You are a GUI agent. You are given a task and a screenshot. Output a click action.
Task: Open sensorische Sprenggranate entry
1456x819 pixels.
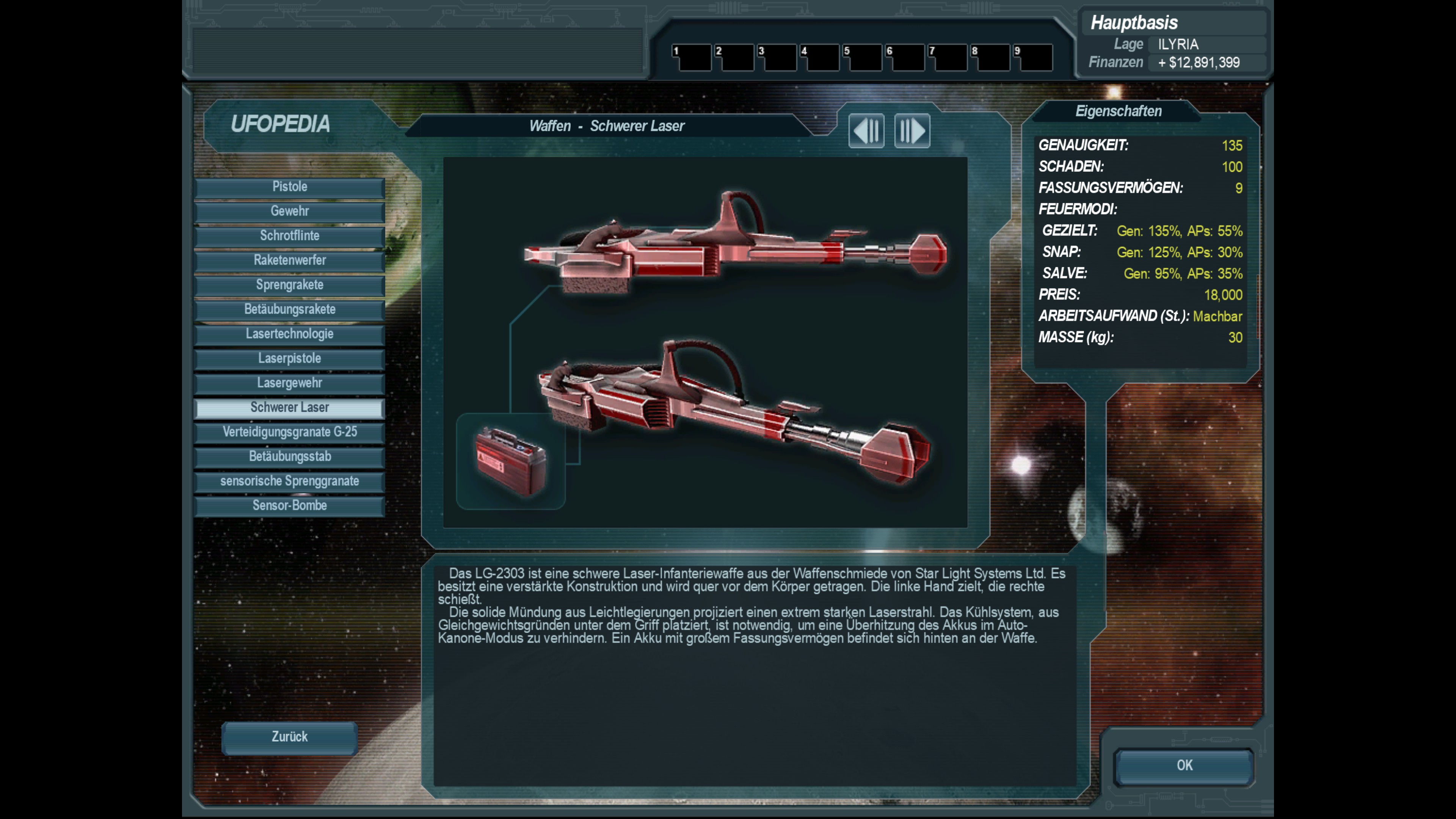[x=289, y=481]
